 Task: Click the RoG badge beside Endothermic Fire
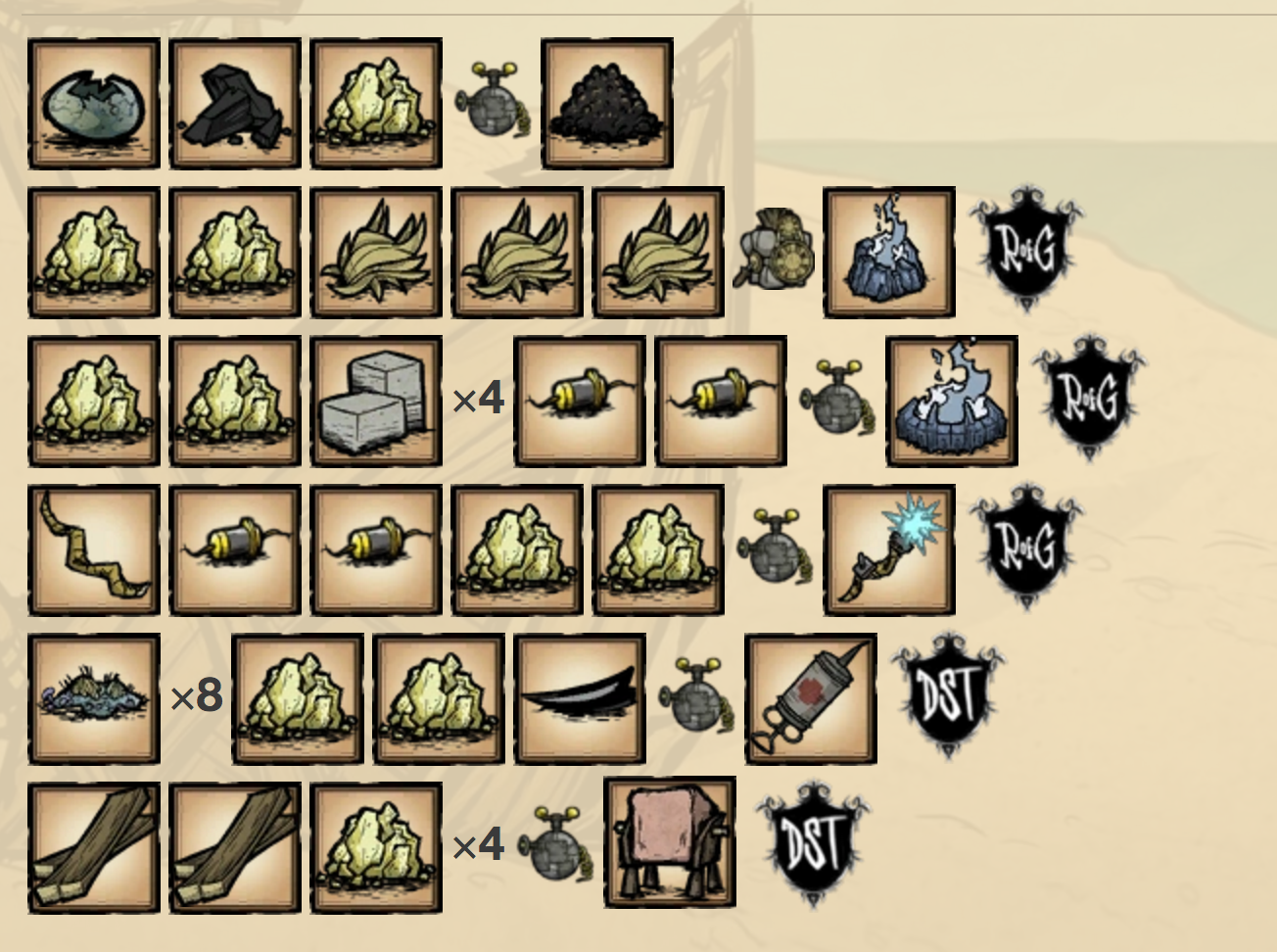click(1025, 249)
